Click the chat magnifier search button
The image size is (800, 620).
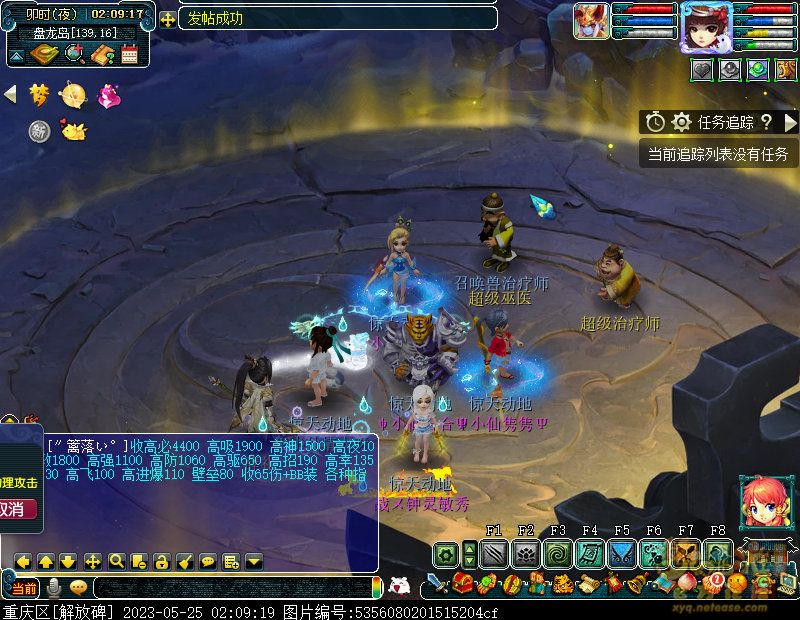tap(116, 561)
